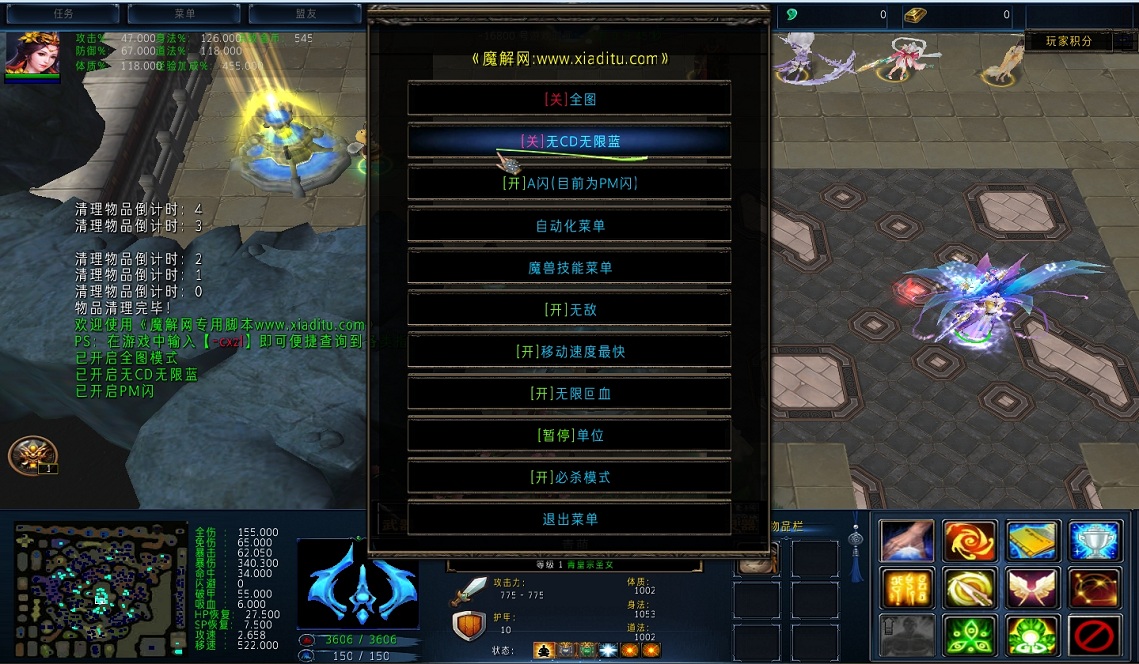Image resolution: width=1139 pixels, height=664 pixels.
Task: Enable the 必杀模式 option
Action: [x=569, y=477]
